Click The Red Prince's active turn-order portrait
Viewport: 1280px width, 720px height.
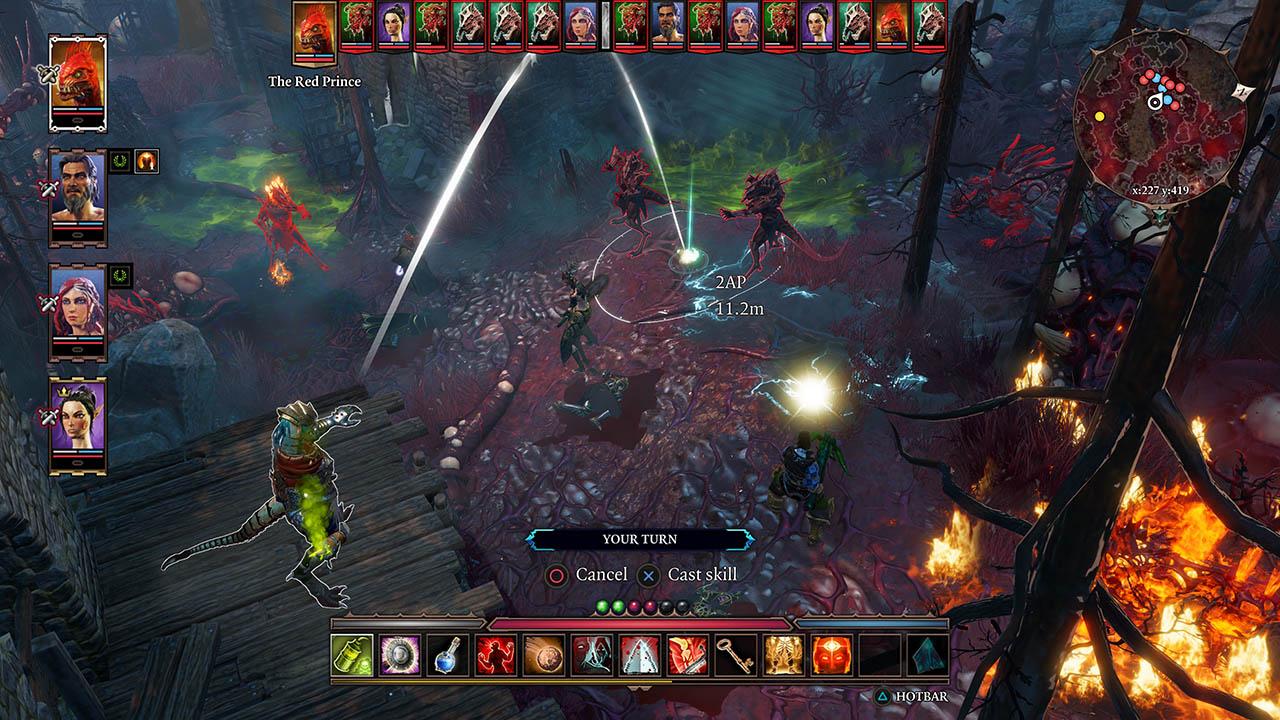click(x=314, y=32)
